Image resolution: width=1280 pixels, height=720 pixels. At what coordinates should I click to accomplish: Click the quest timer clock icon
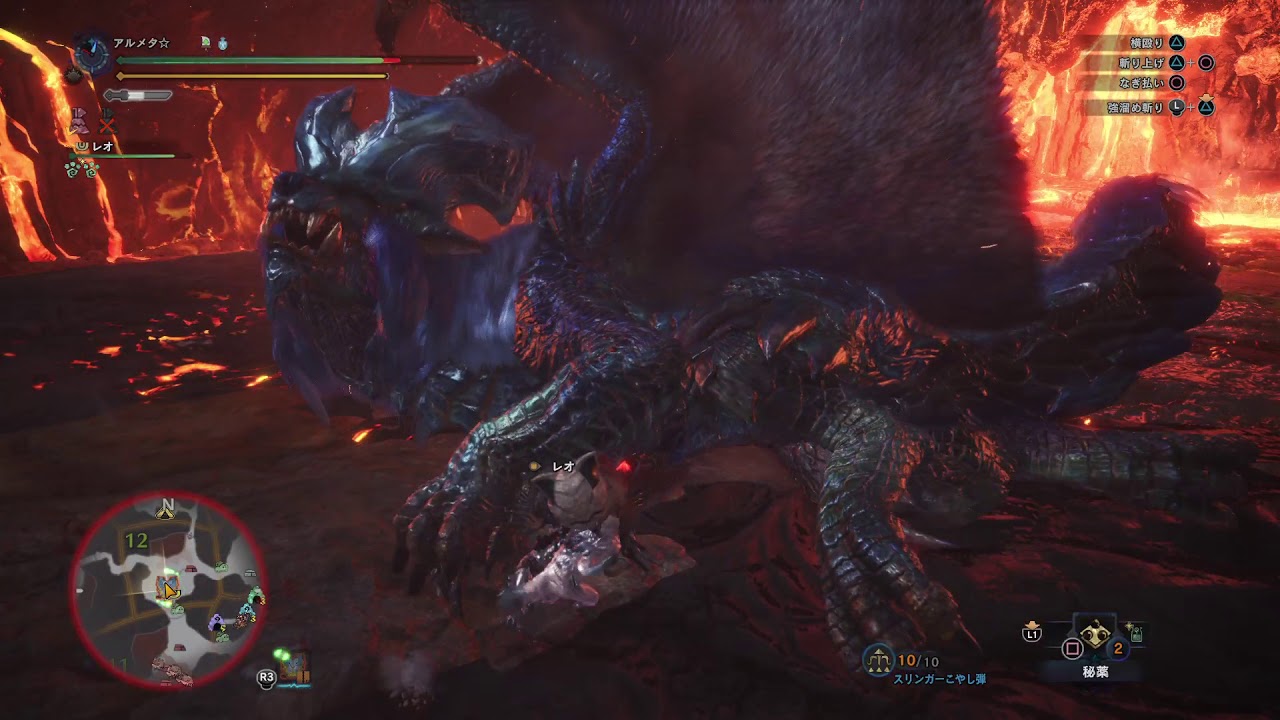pos(92,54)
